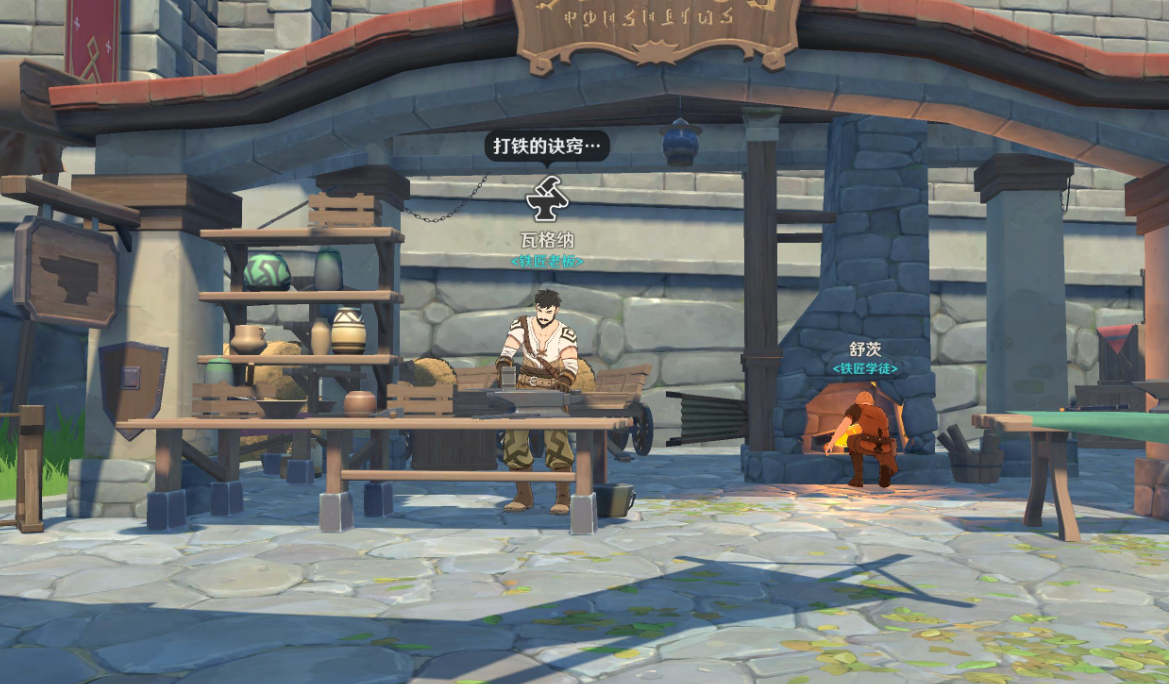The width and height of the screenshot is (1169, 684).
Task: Select the 舒茨 铁匠学徒 nameplate
Action: pyautogui.click(x=865, y=358)
